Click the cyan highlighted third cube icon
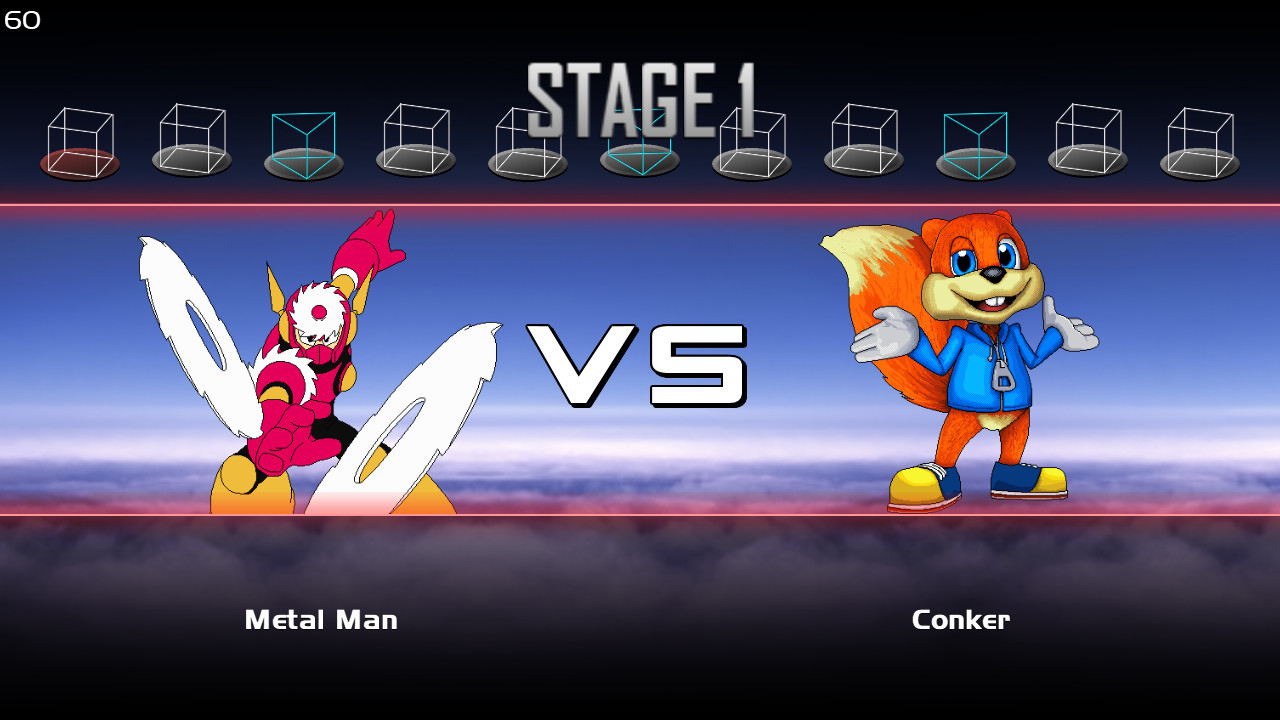The width and height of the screenshot is (1280, 720). pyautogui.click(x=302, y=135)
